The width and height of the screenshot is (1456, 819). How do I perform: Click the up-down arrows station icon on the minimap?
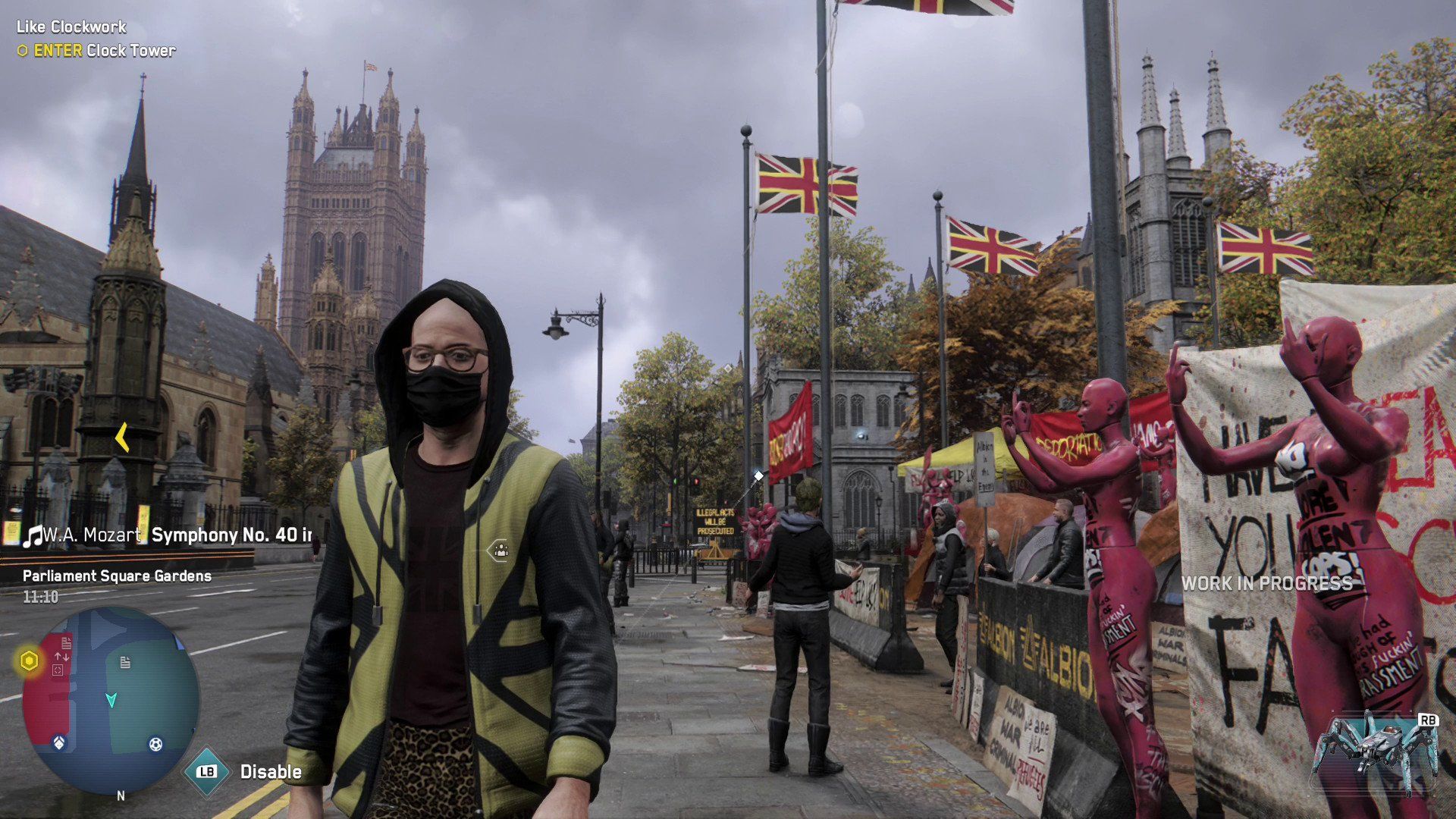pos(61,655)
